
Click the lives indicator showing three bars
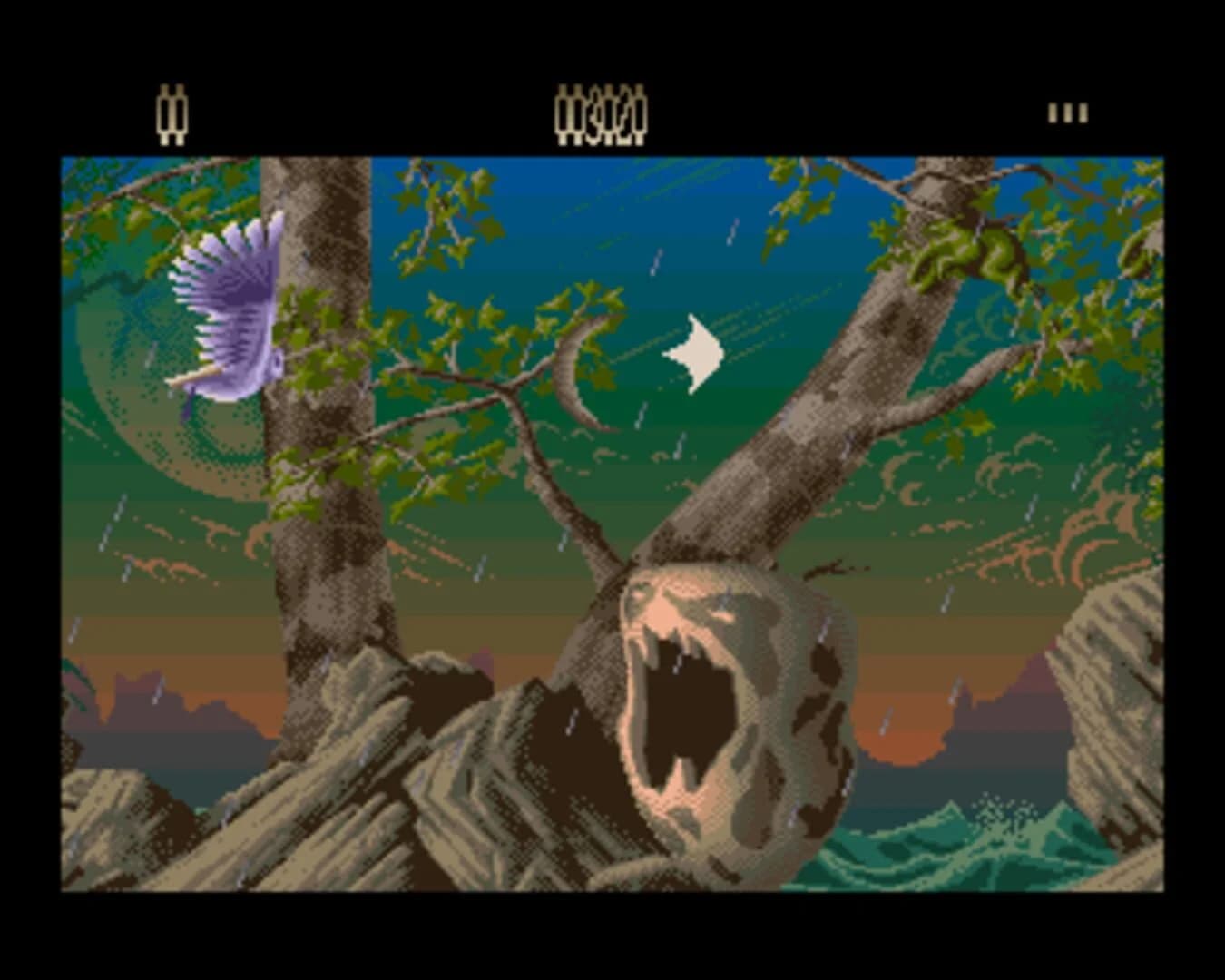coord(1066,113)
